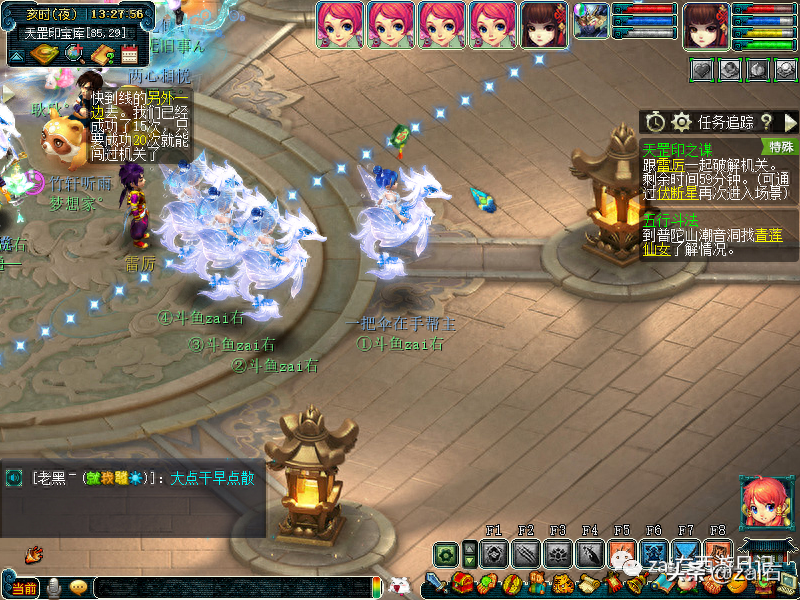Select the 当前 chat channel button
This screenshot has width=800, height=600.
coord(23,588)
